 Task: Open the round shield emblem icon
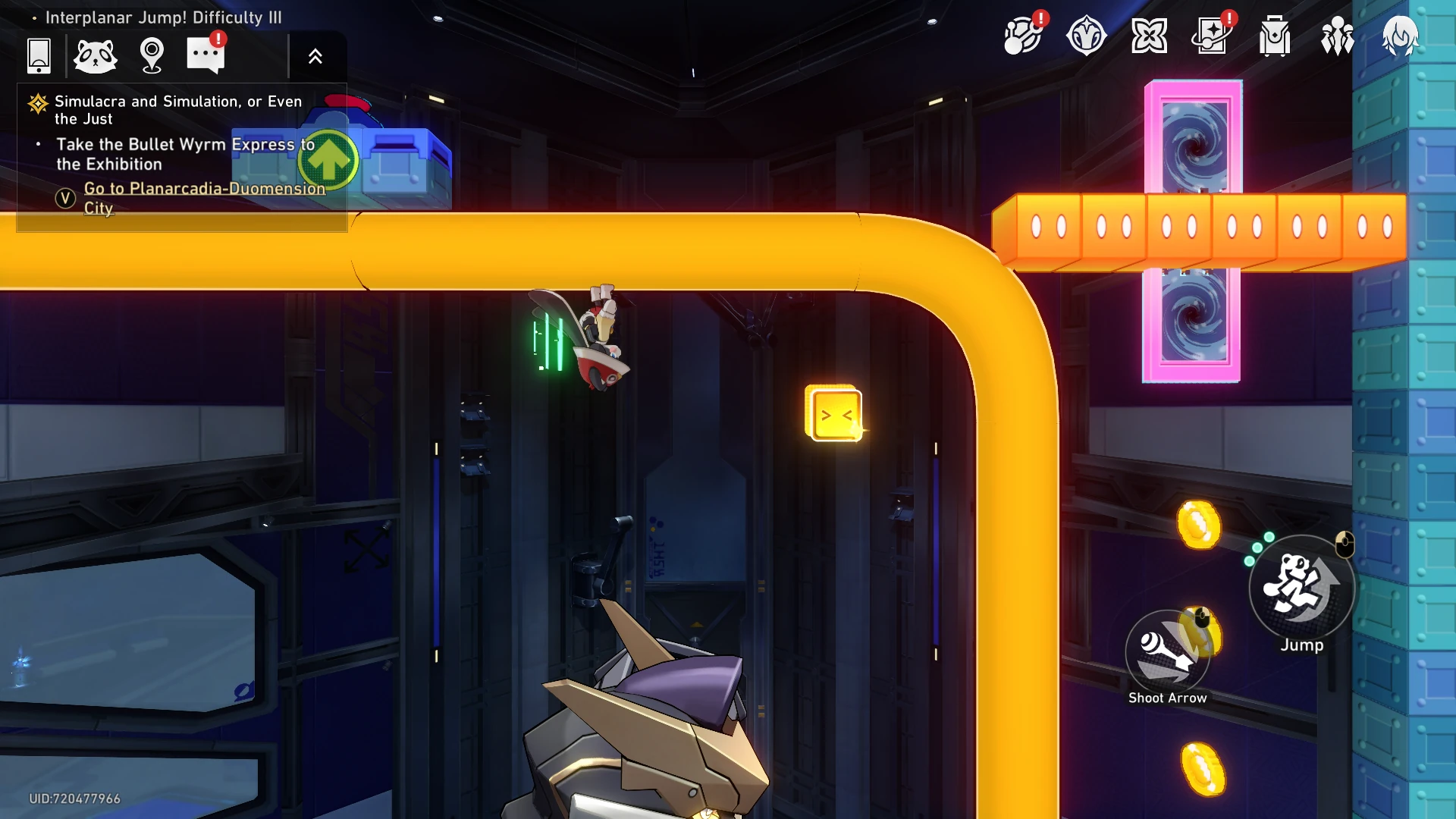pos(1086,36)
